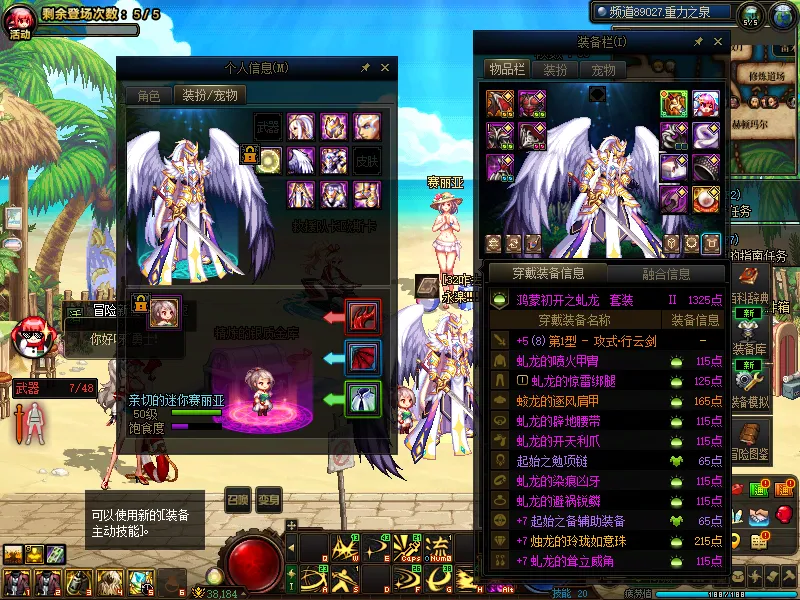Screen dimensions: 800x600
Task: Choose the mini Seria pet portrait slot
Action: tap(165, 311)
